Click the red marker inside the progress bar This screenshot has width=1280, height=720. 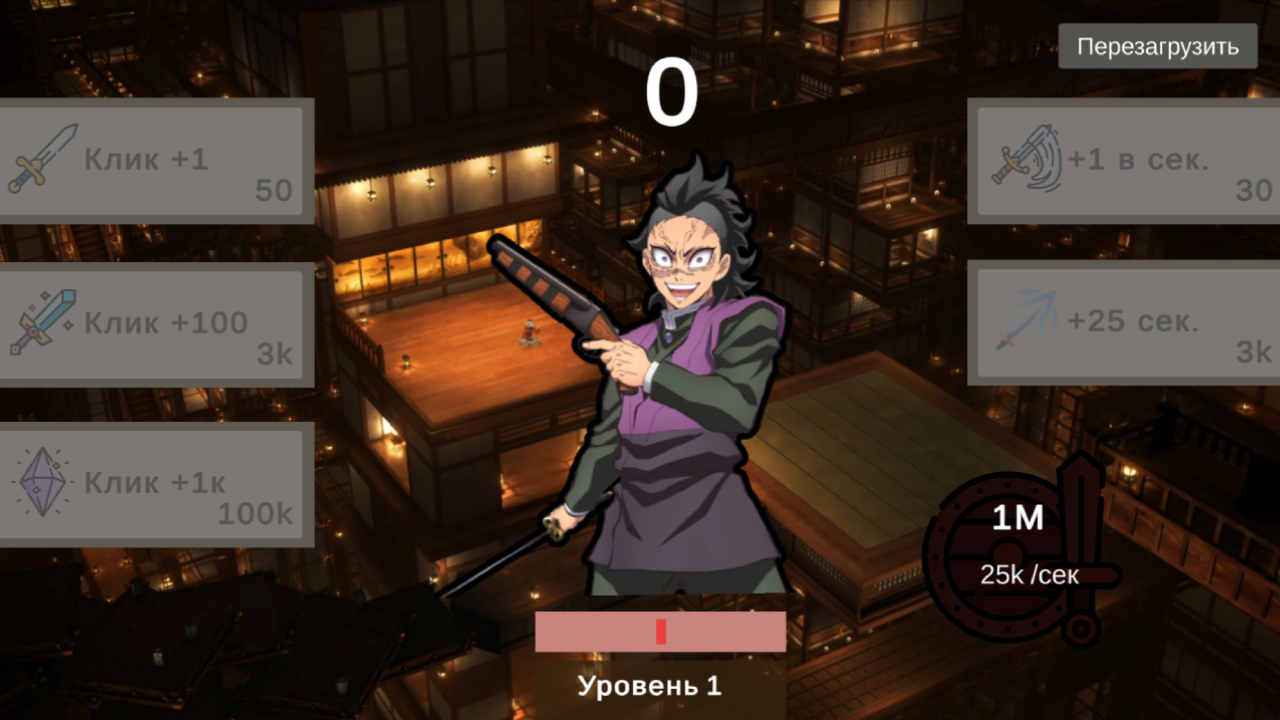point(659,631)
